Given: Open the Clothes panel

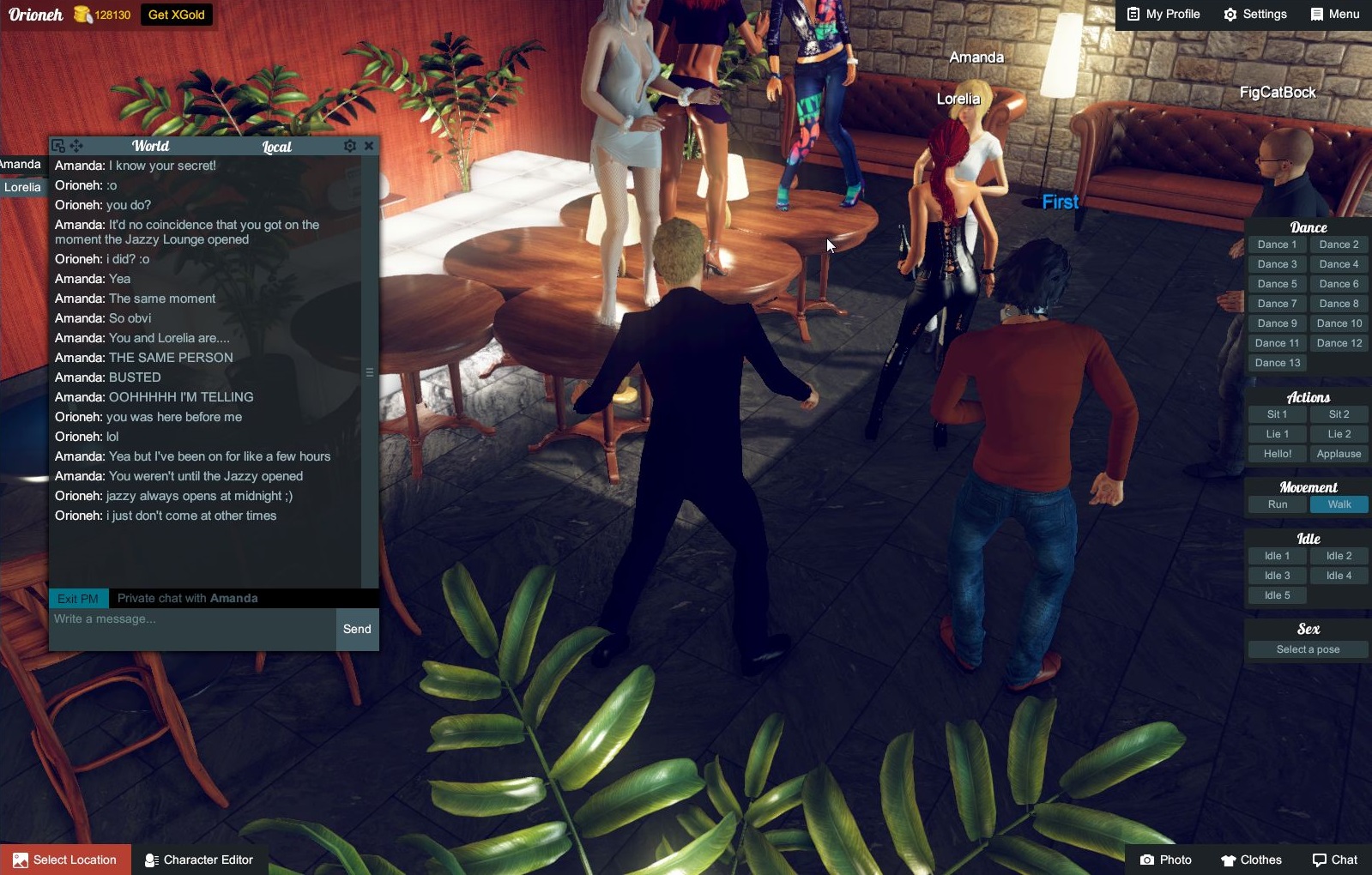Looking at the screenshot, I should (1251, 860).
